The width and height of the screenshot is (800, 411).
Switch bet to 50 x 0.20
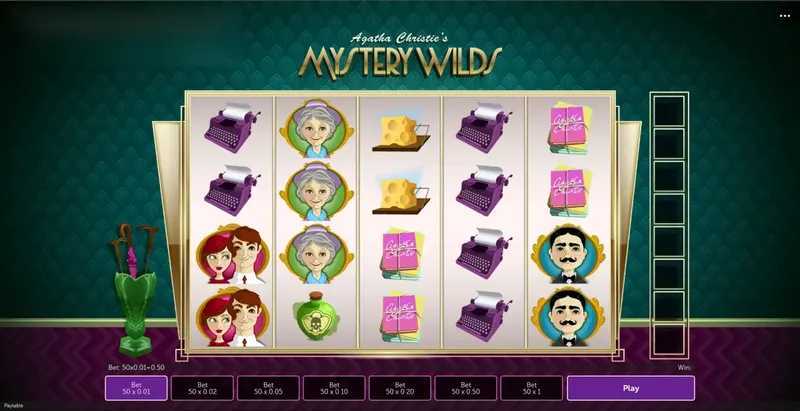coord(400,388)
